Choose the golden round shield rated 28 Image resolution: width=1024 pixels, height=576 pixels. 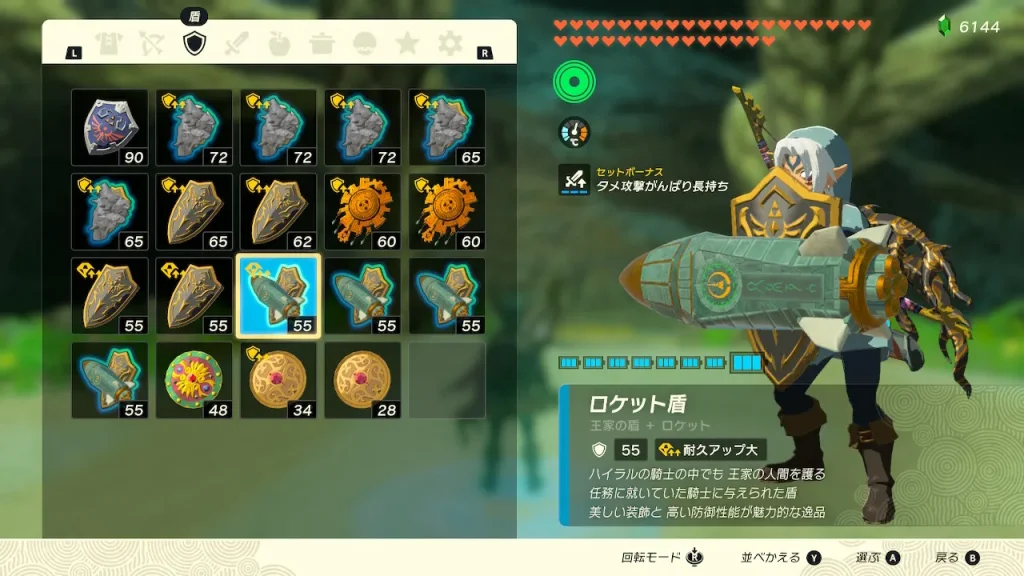tap(362, 380)
